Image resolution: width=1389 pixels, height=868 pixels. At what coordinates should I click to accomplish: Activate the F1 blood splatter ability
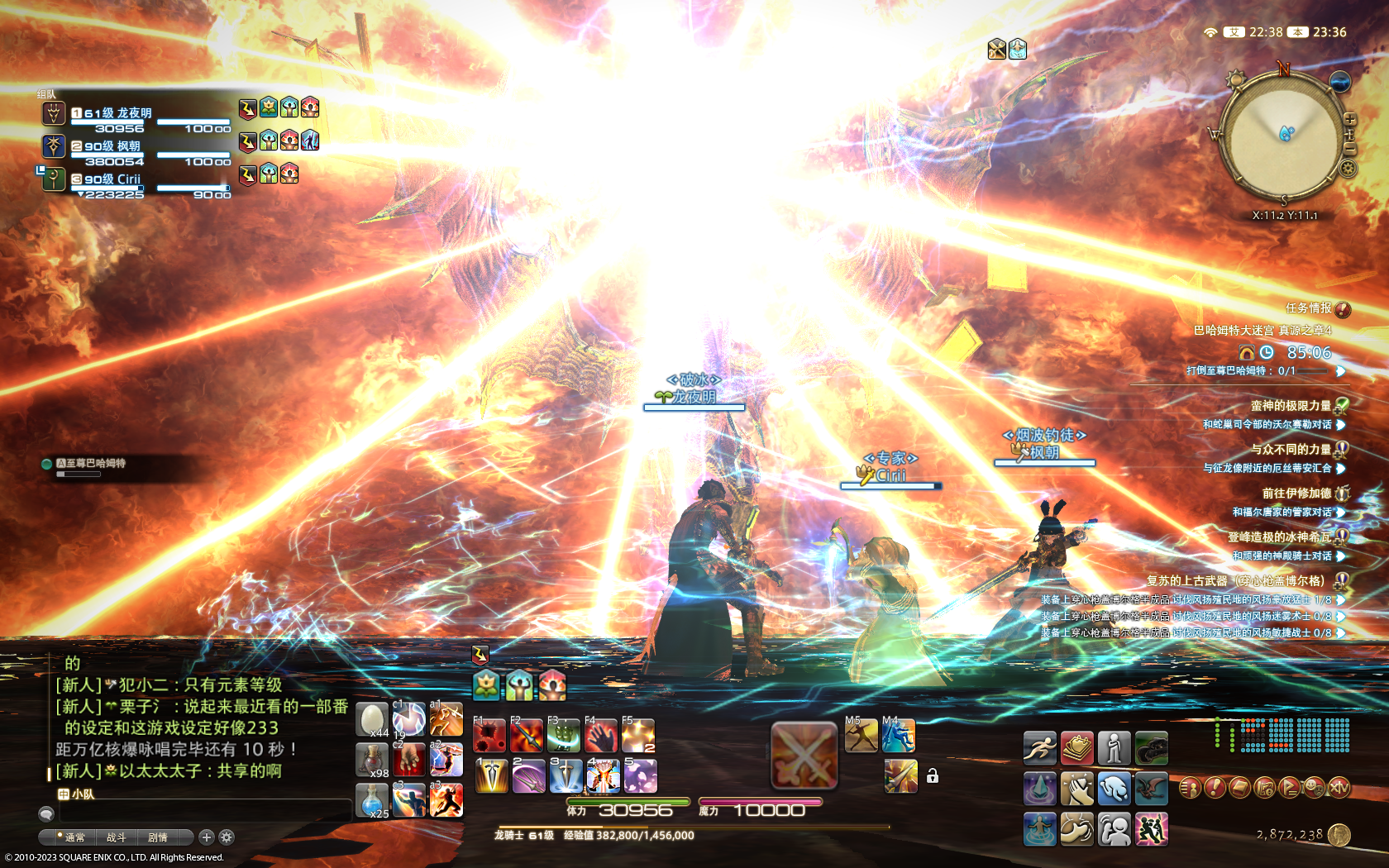489,736
